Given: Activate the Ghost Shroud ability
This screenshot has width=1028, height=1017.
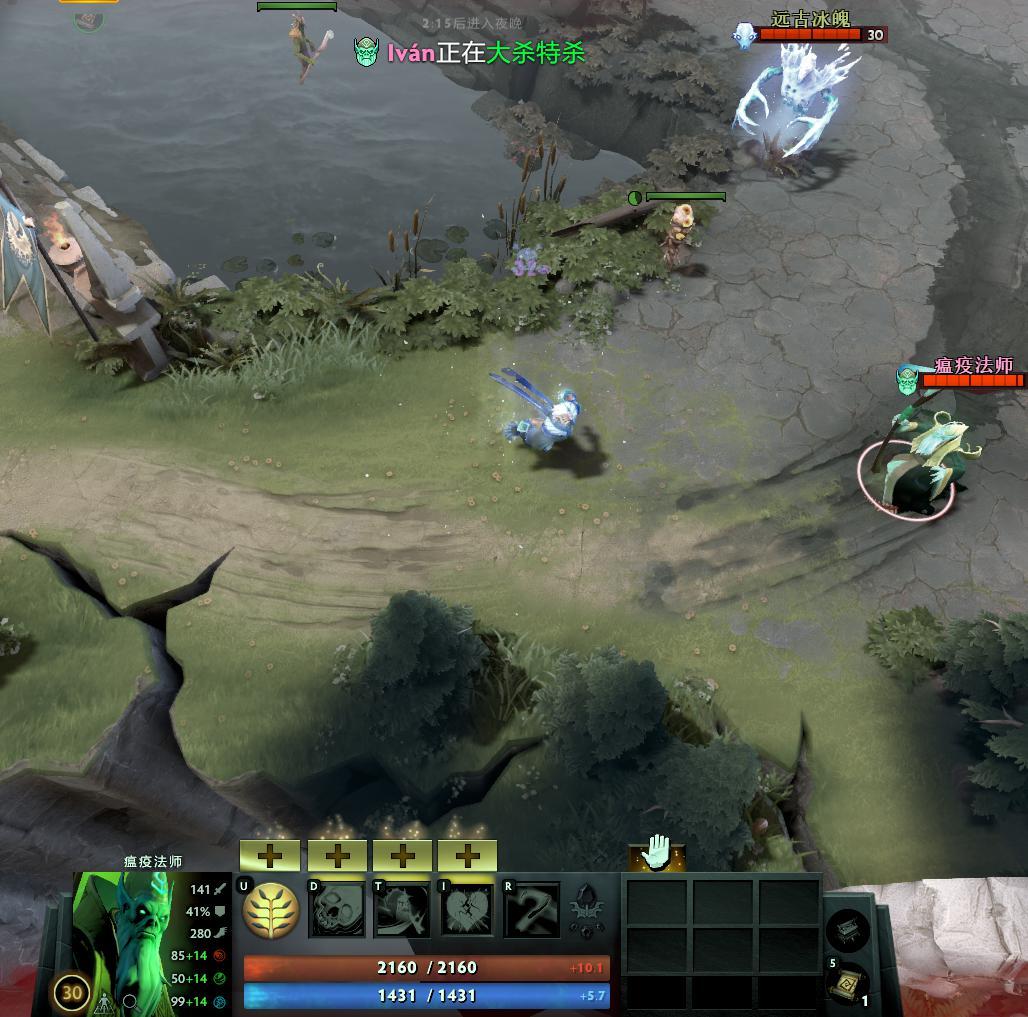Looking at the screenshot, I should (402, 910).
